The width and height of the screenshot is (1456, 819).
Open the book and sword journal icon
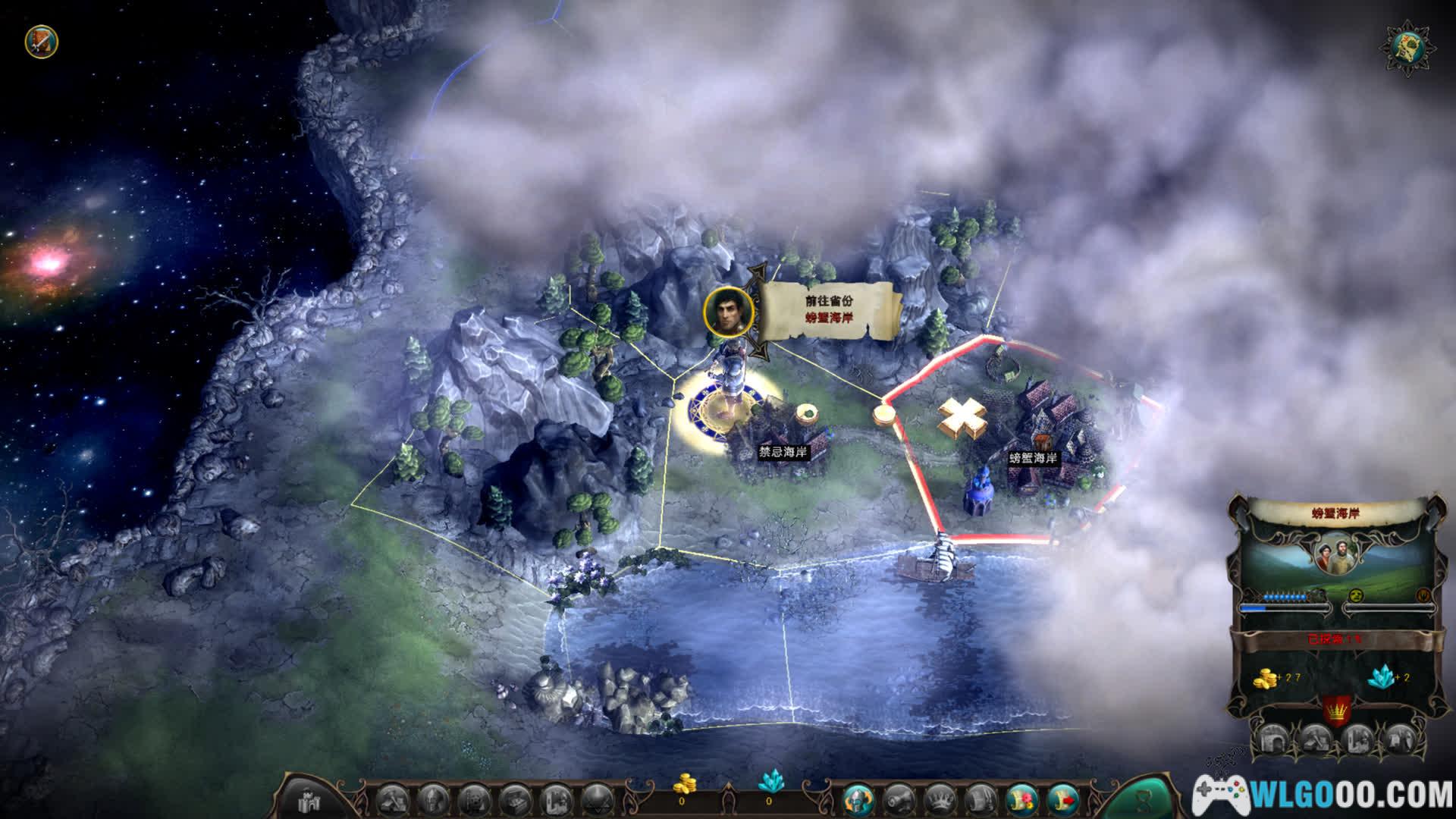(41, 41)
